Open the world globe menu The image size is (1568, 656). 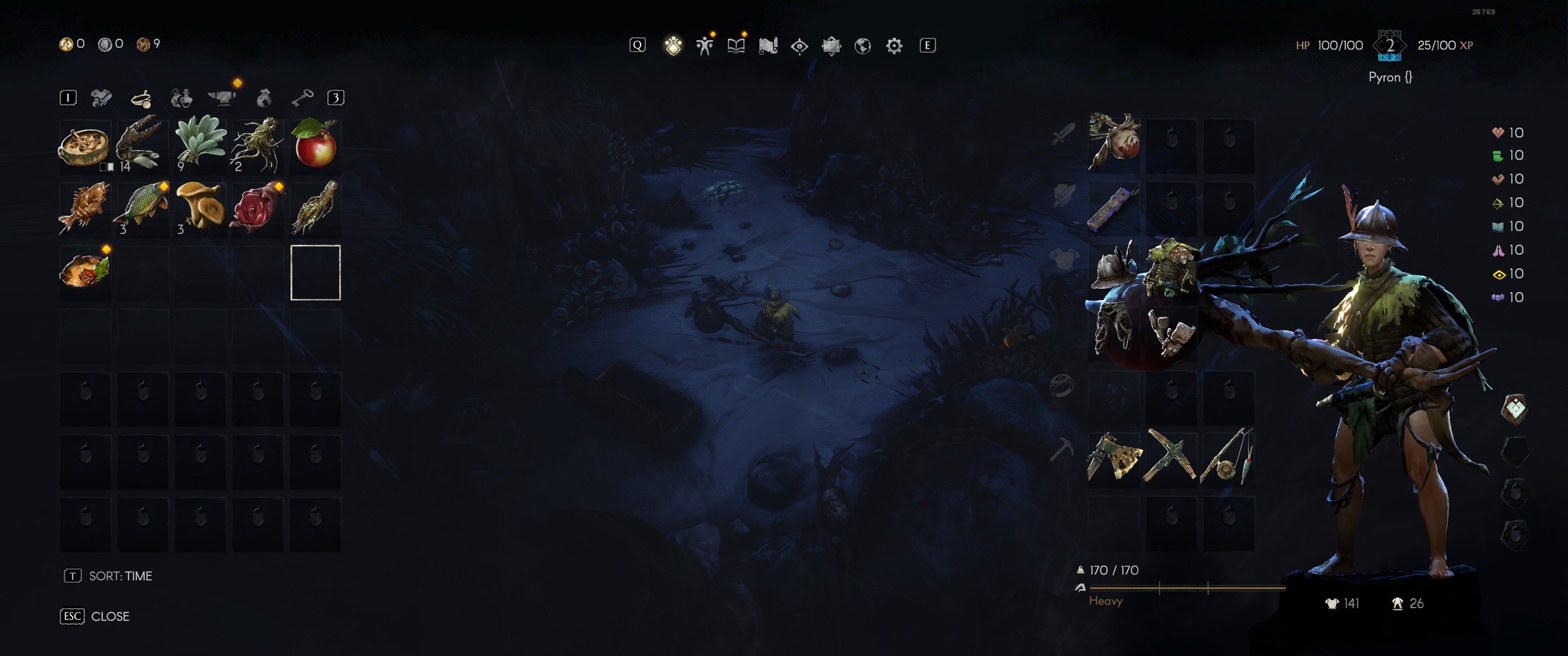(862, 46)
